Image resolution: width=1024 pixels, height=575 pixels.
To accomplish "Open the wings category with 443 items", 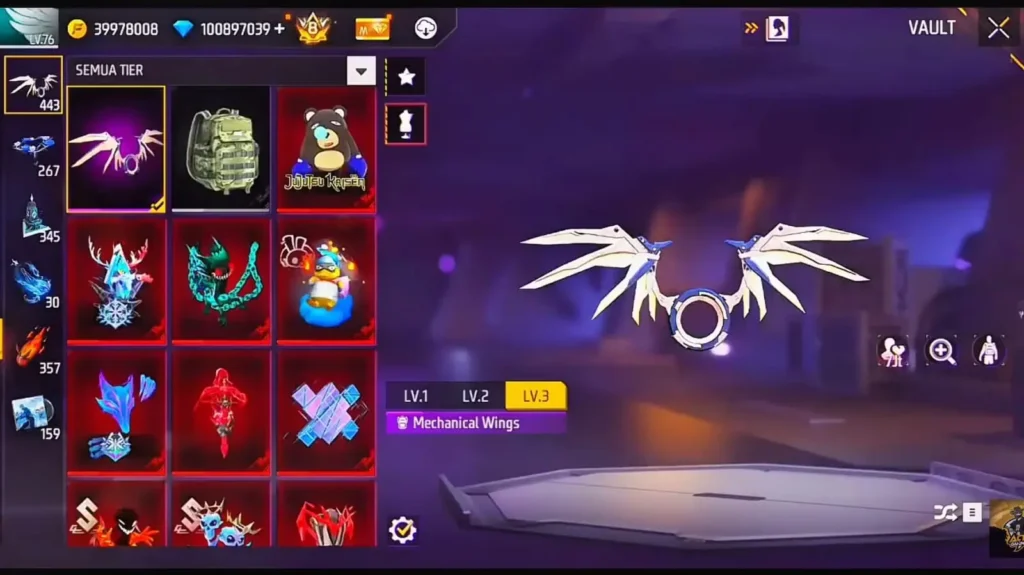I will click(x=34, y=86).
